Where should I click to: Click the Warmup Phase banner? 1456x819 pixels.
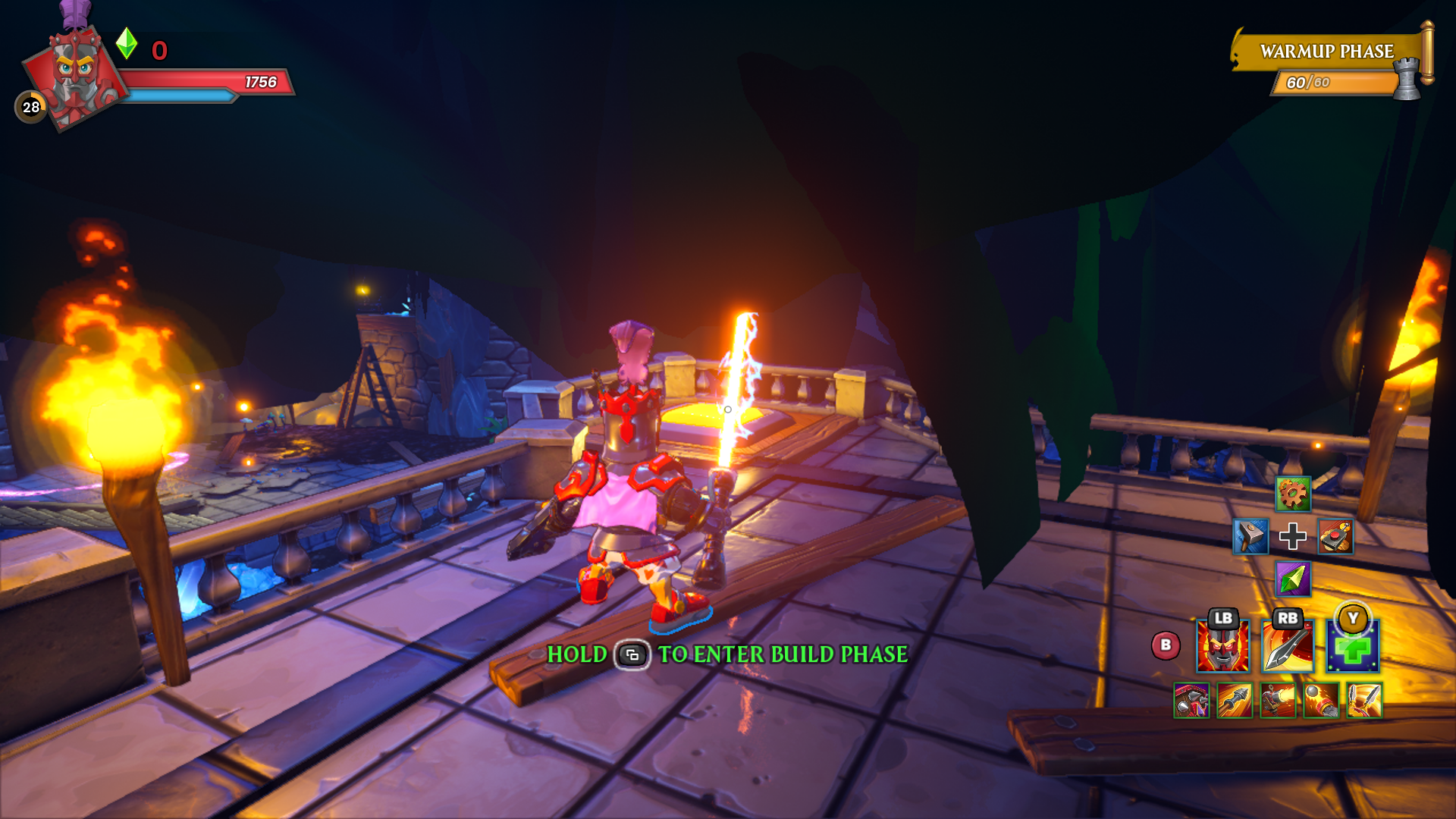(1327, 52)
